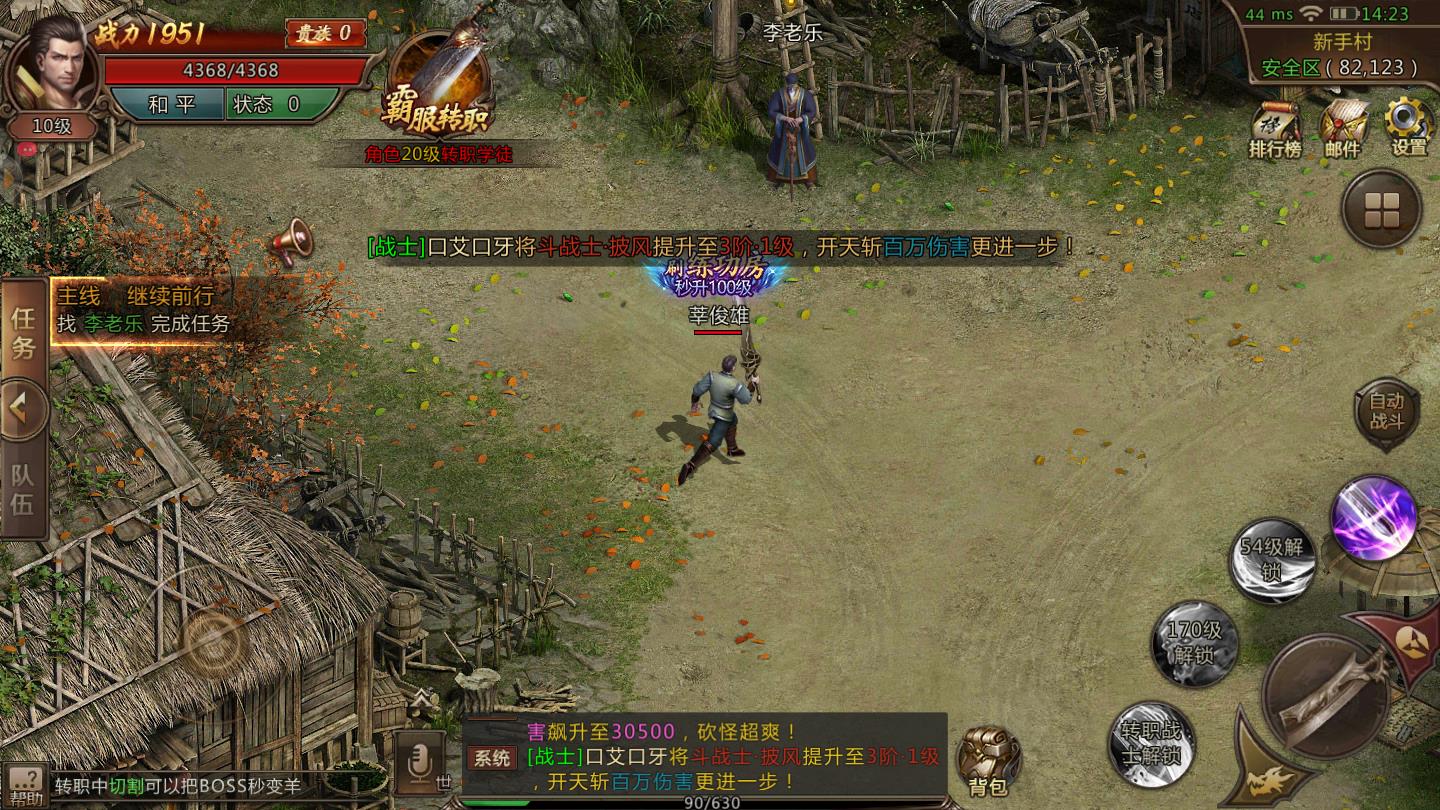Tap the 170级解锁 locked skill slot
The width and height of the screenshot is (1440, 810).
1195,643
